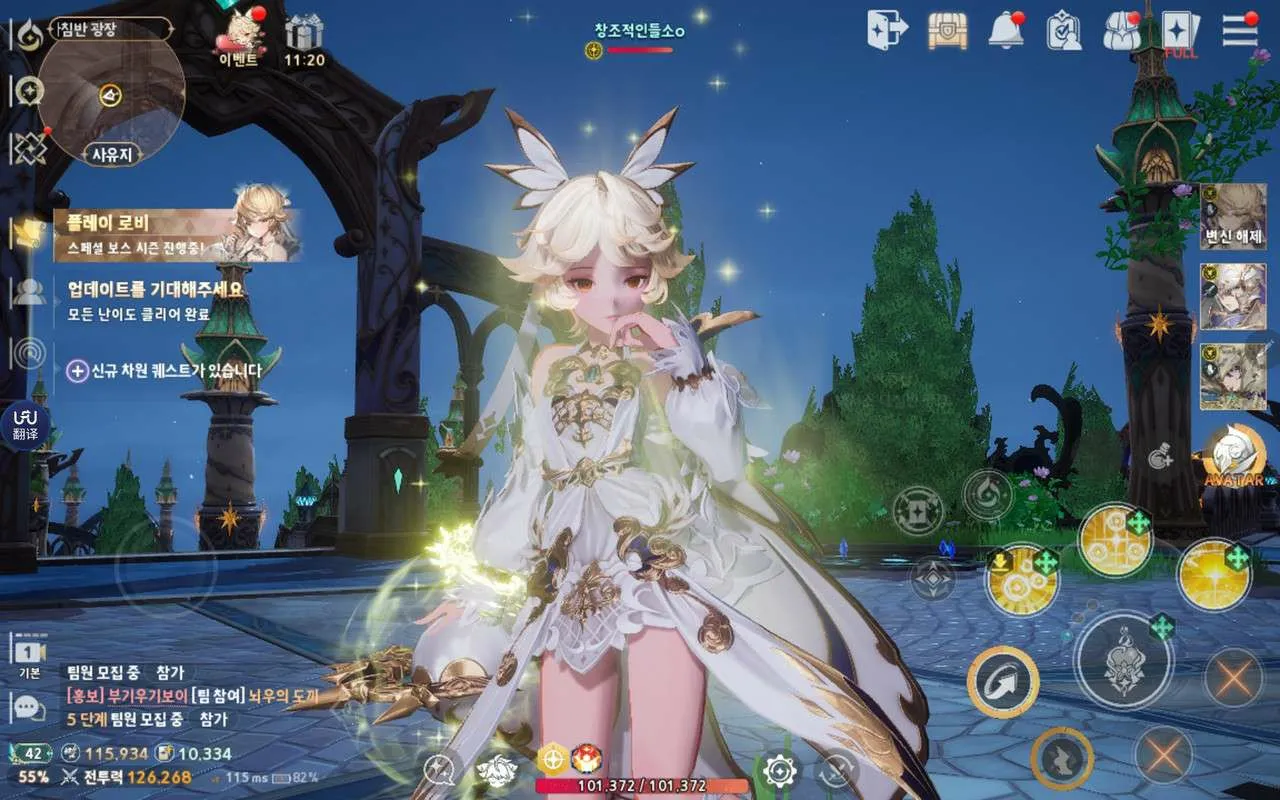Open the gear settings icon
The image size is (1280, 800).
pos(779,770)
